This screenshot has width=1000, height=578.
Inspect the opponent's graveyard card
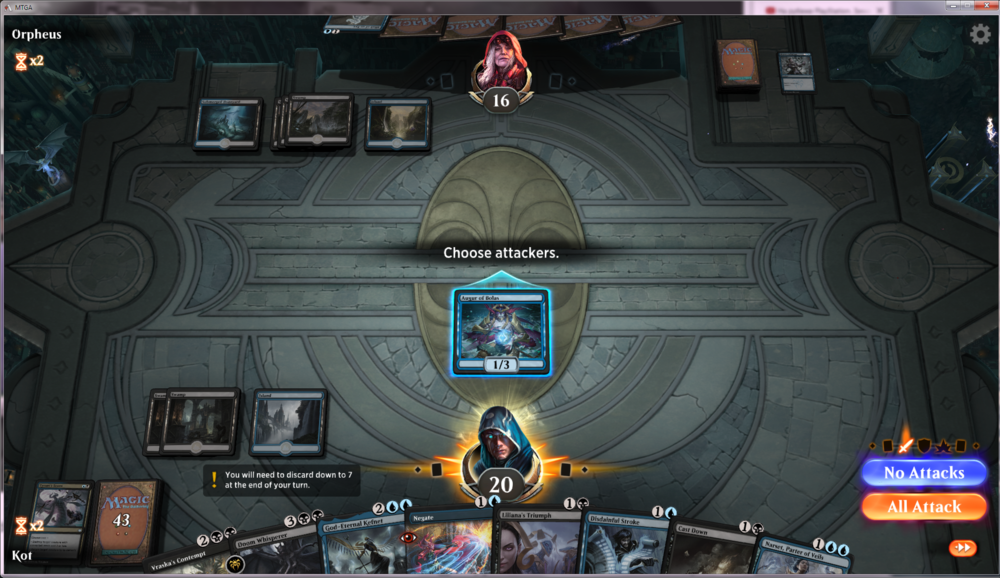(x=795, y=70)
